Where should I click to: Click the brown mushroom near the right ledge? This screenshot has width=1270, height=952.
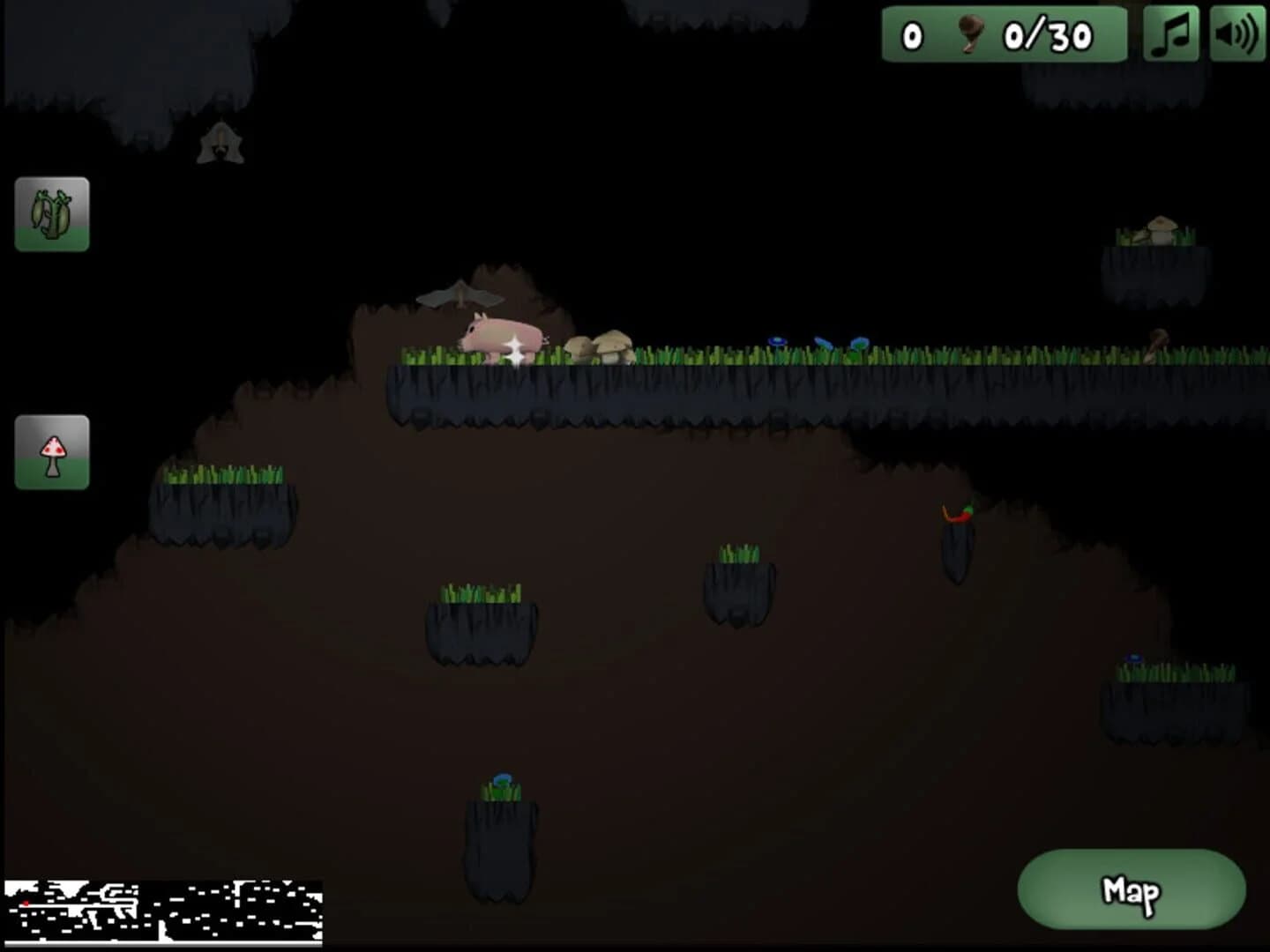coord(1155,344)
